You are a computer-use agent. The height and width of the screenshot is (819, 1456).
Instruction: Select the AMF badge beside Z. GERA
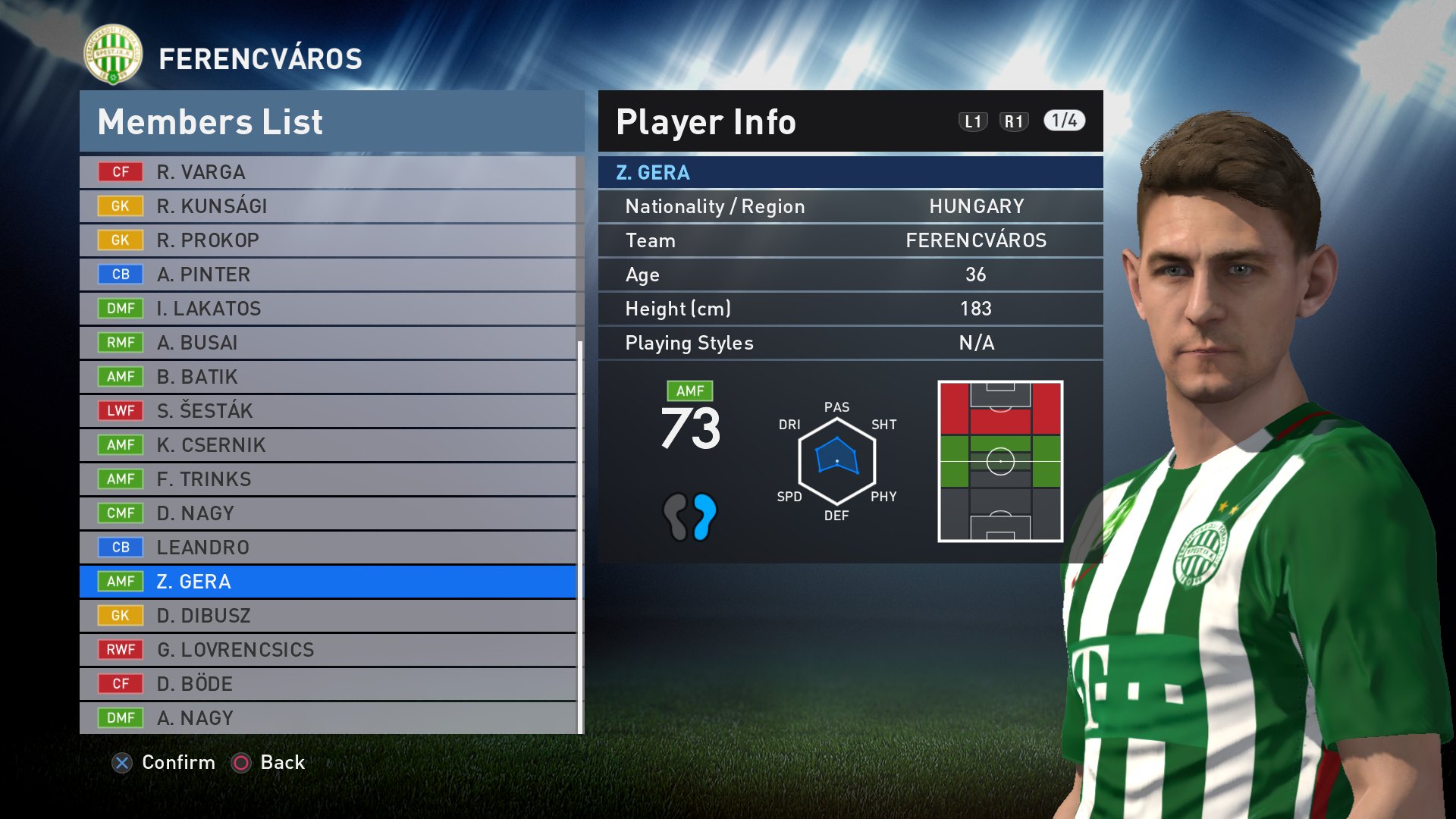coord(121,582)
